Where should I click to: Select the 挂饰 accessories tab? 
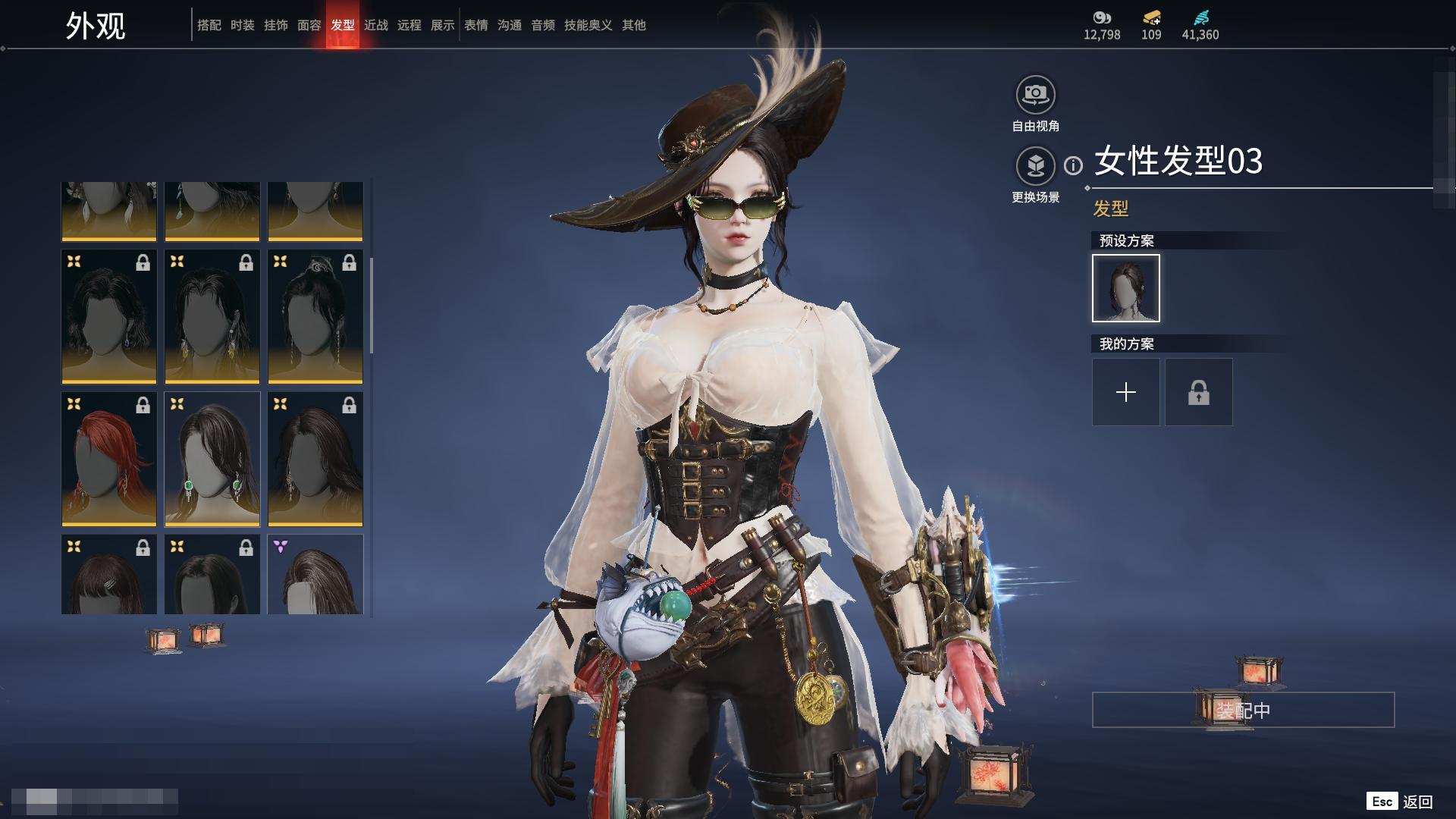[275, 25]
